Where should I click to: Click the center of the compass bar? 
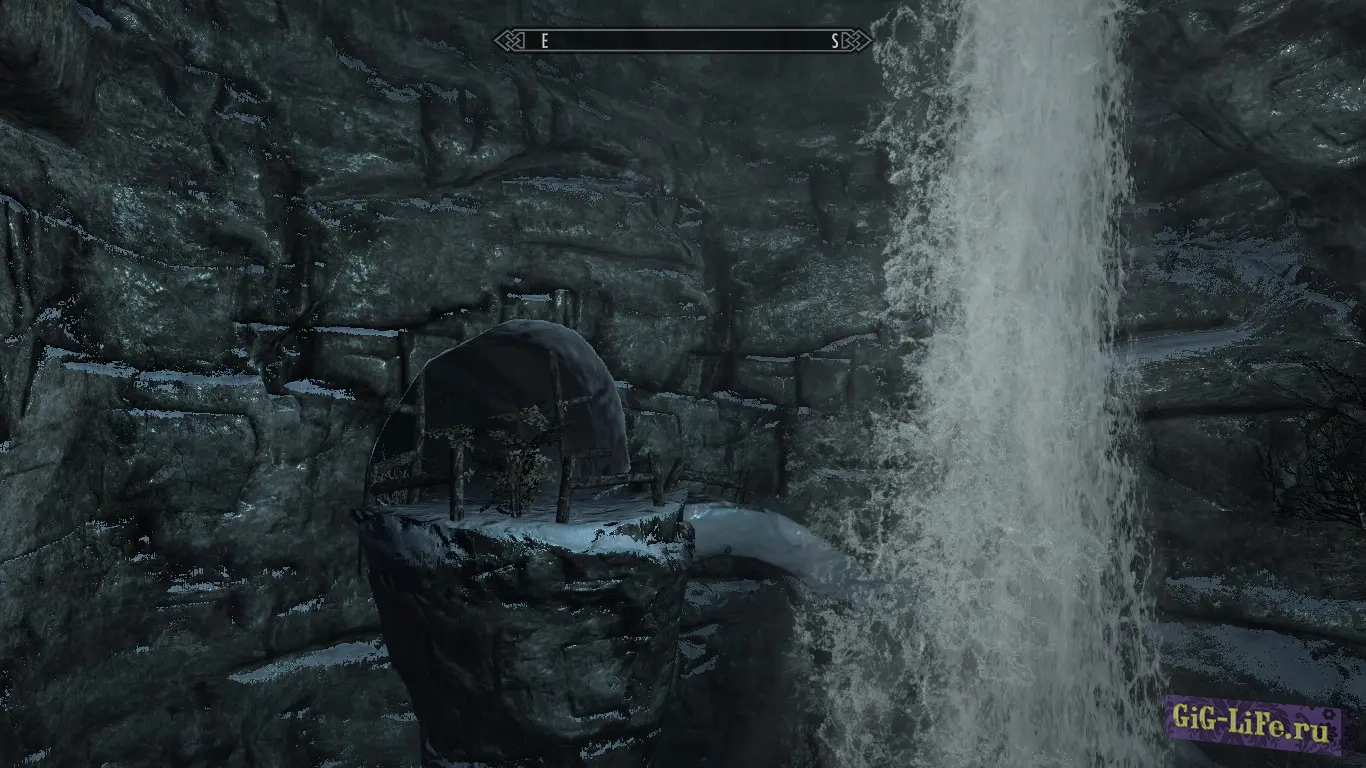tap(685, 41)
